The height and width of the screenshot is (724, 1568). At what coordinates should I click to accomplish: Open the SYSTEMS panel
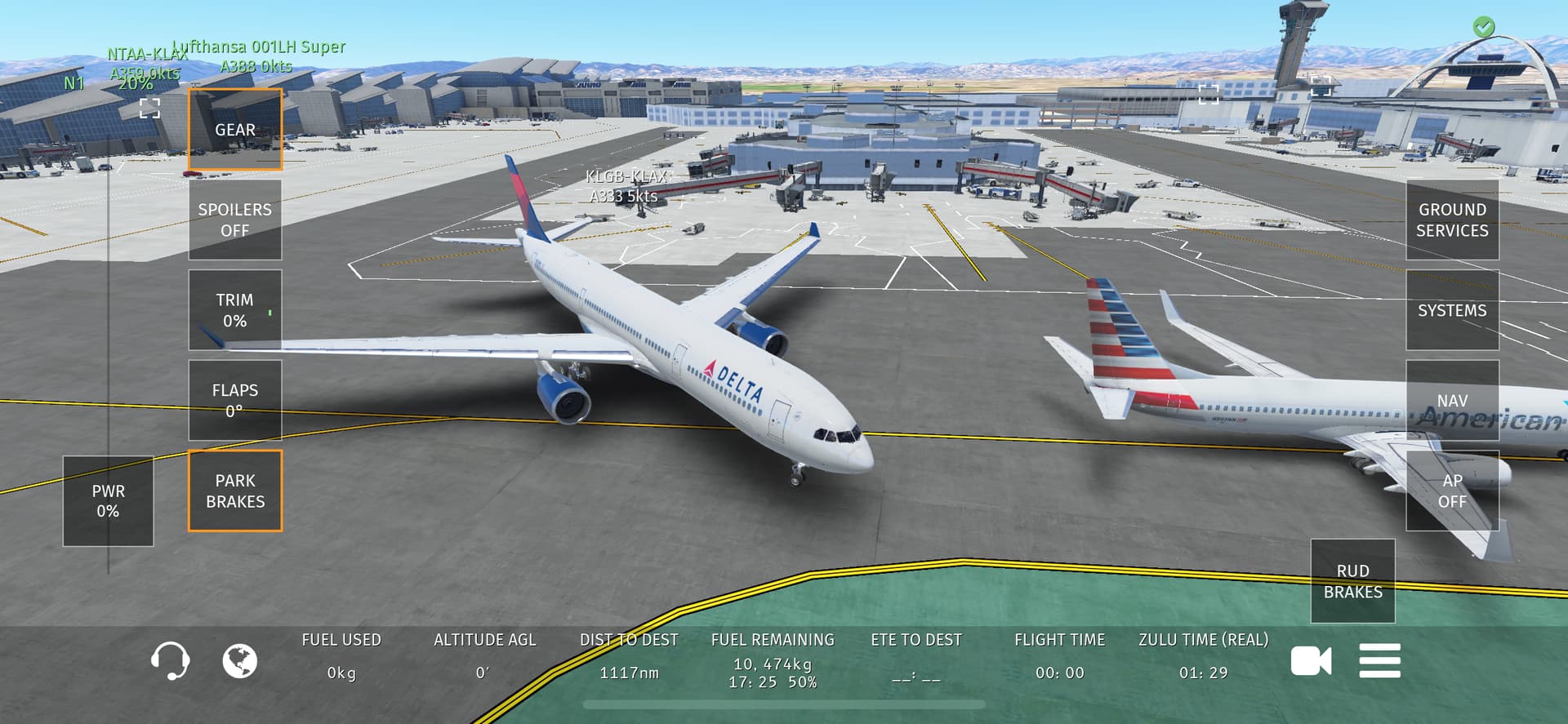click(x=1451, y=310)
